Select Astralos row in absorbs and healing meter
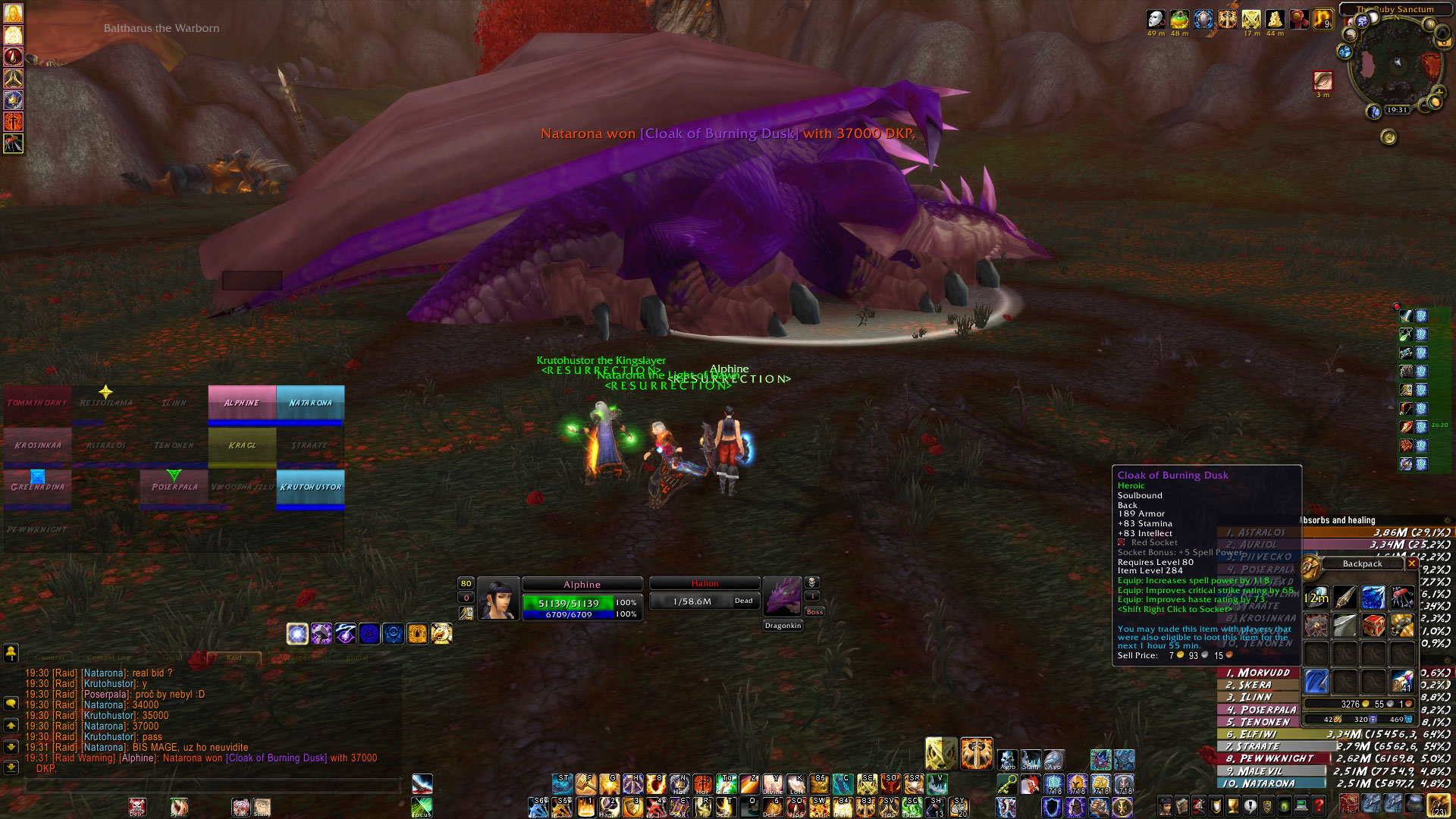Screen dimensions: 1456x819 point(1335,532)
